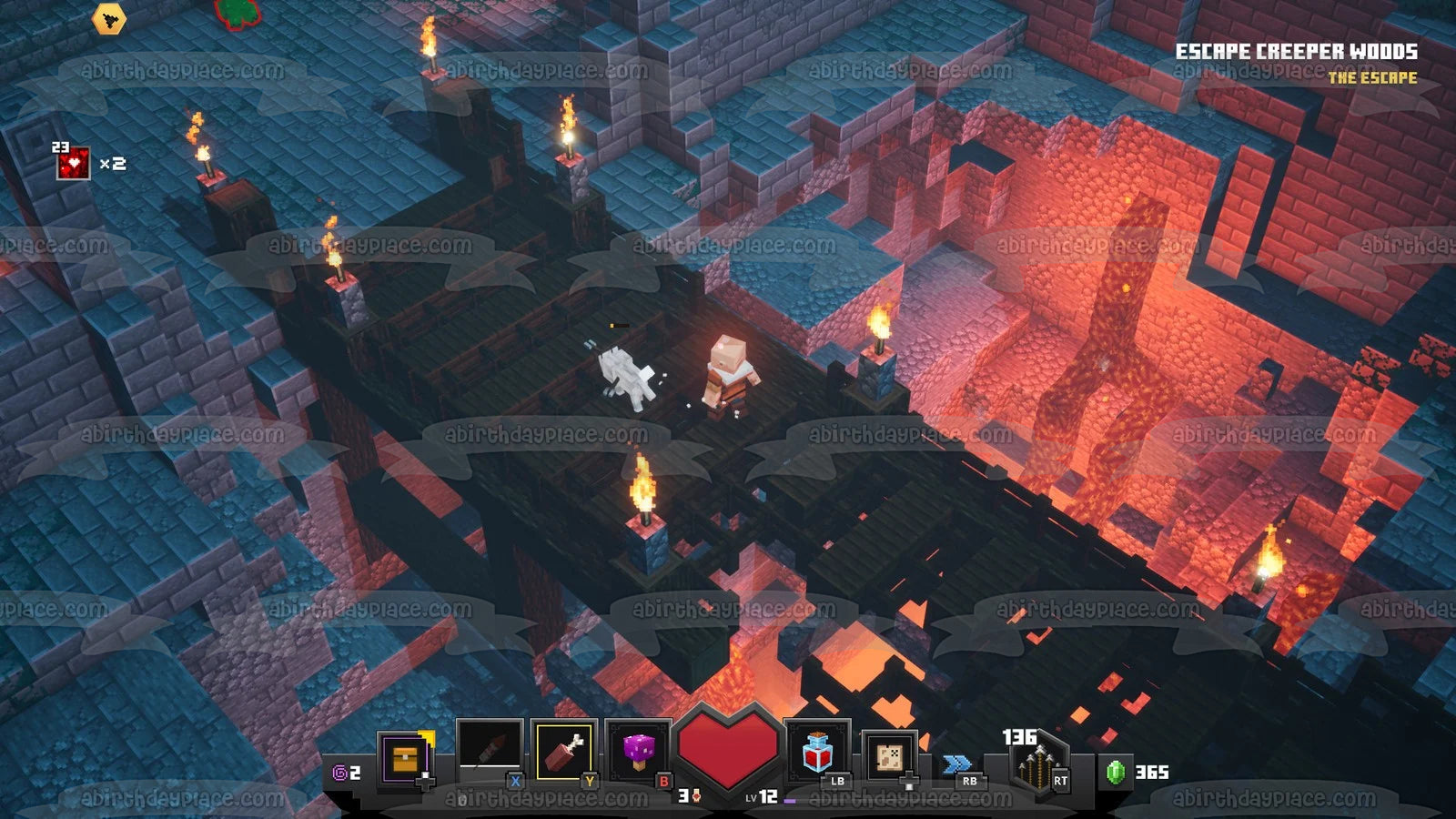Click the purple enchantment point swirl

(x=340, y=773)
